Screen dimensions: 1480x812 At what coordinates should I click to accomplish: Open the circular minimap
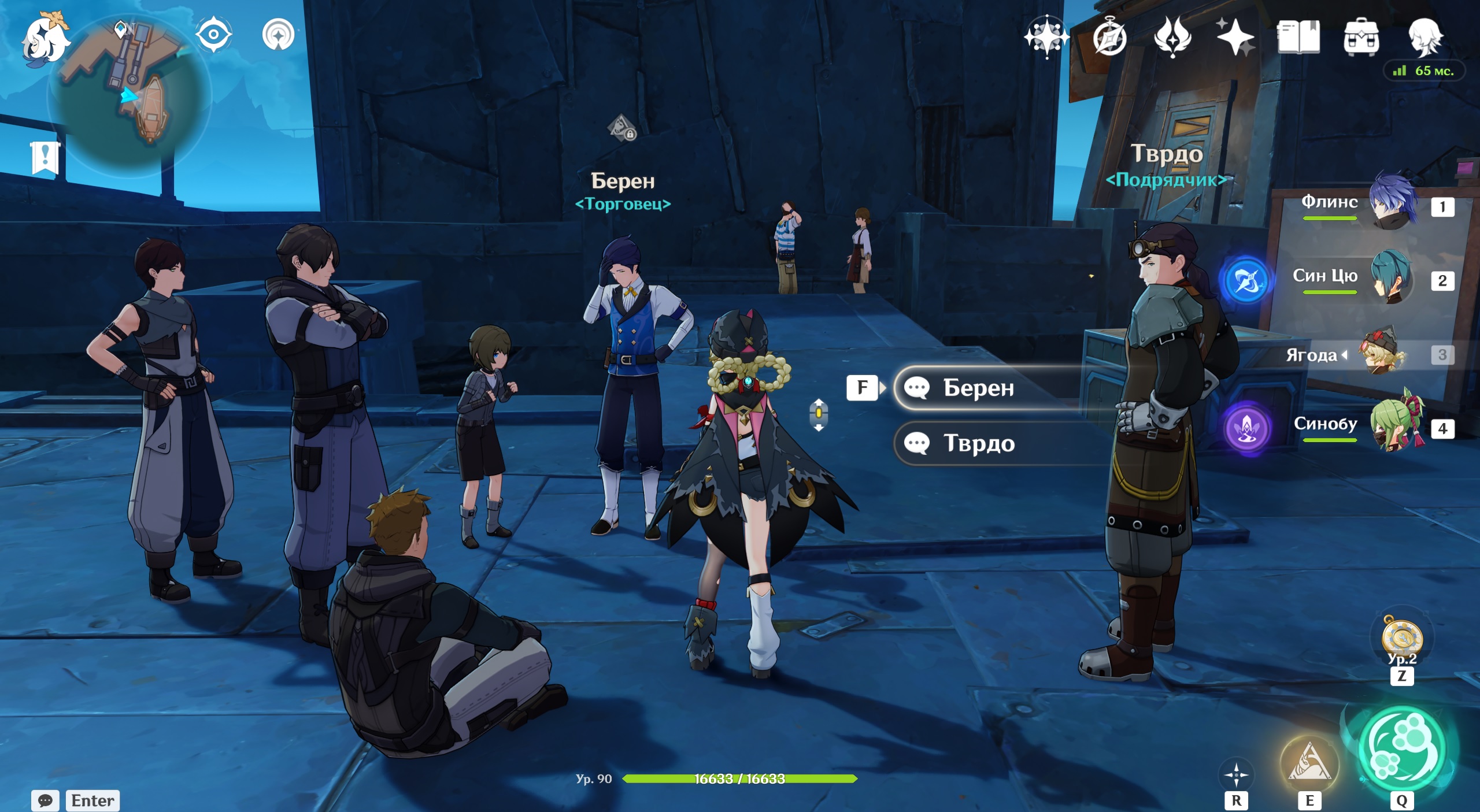pyautogui.click(x=129, y=94)
